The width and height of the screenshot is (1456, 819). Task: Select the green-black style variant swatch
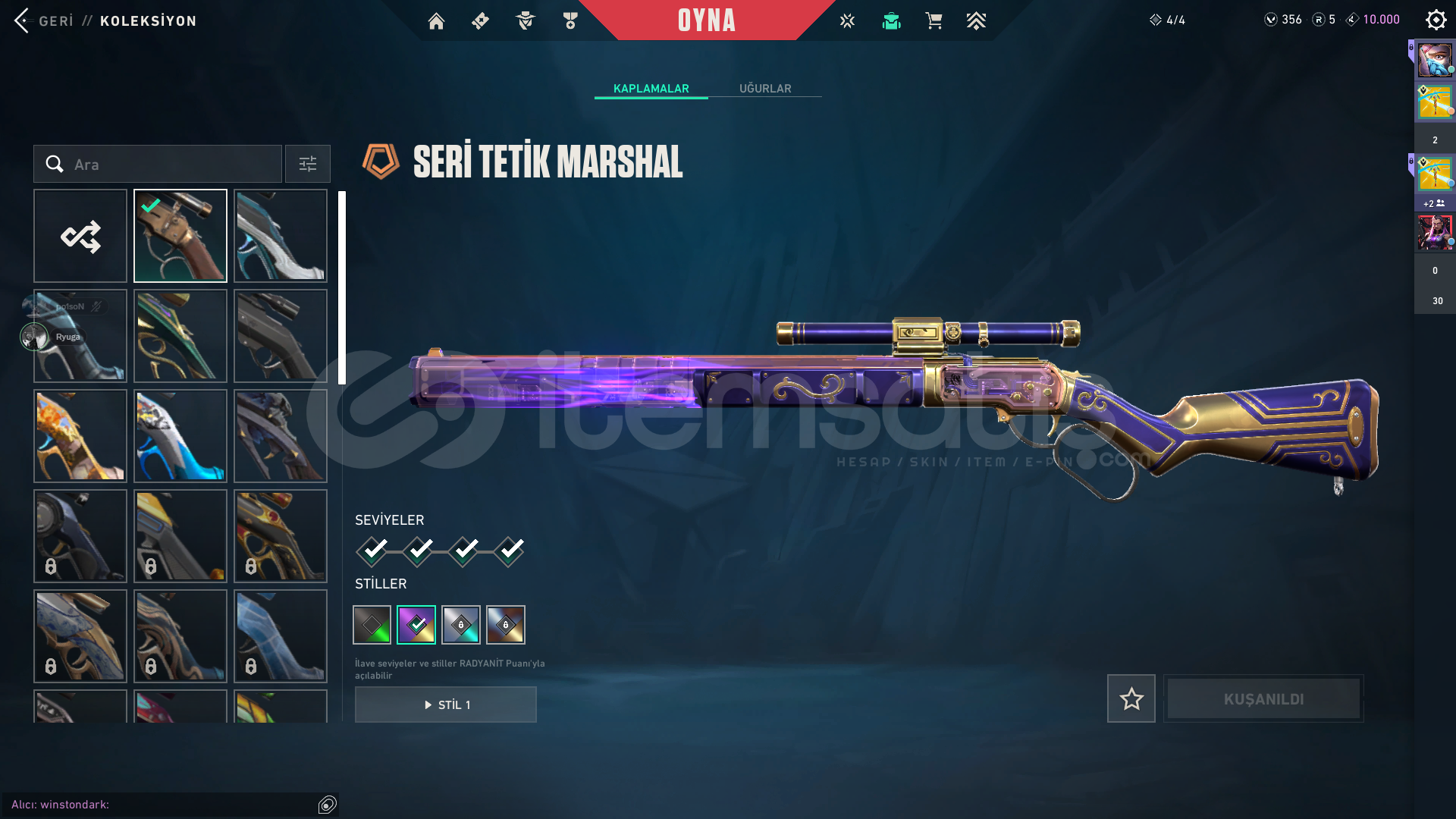tap(372, 625)
